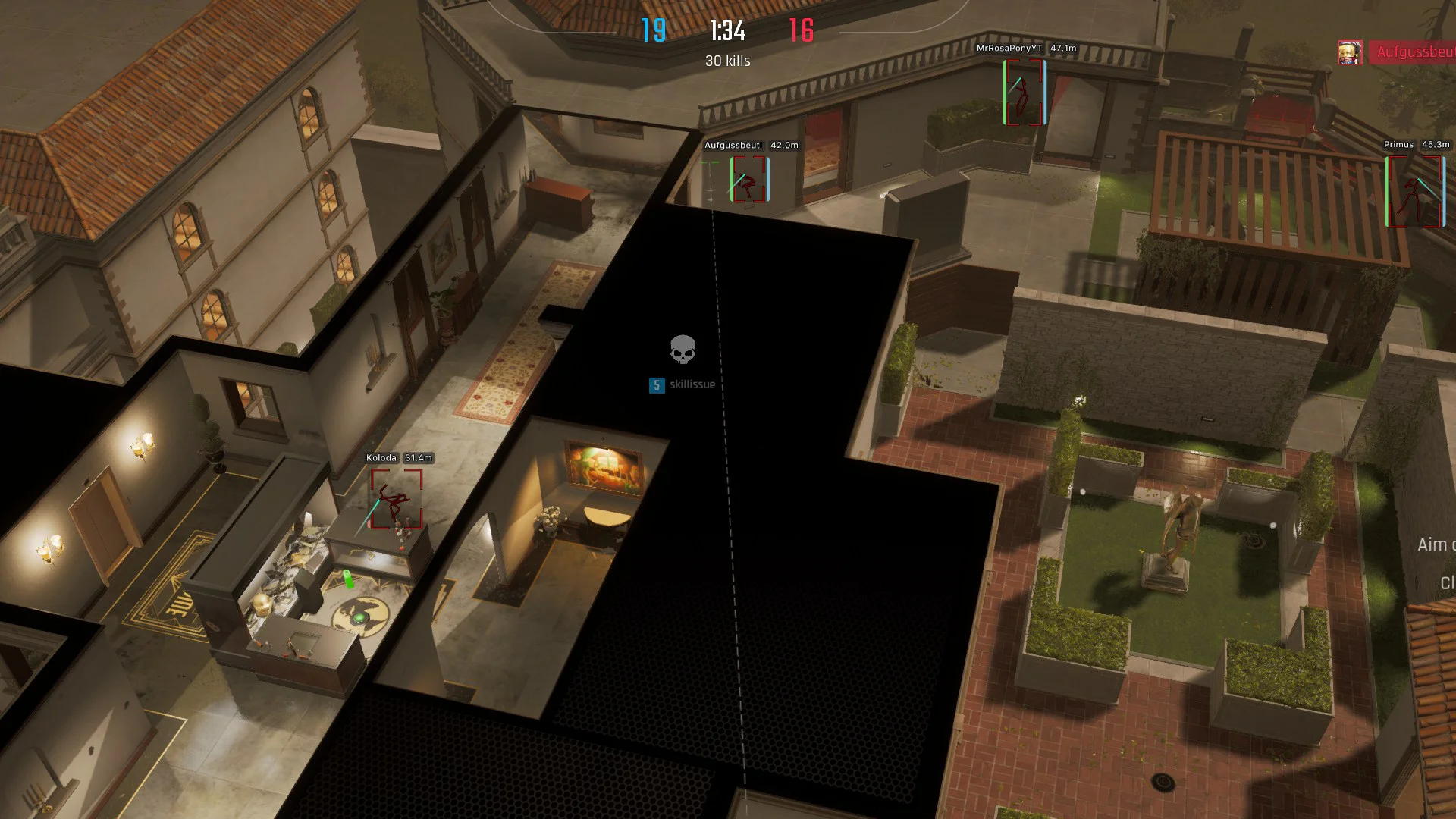Choose the MrRosaPonyYT player marker
This screenshot has height=819, width=1456.
click(1025, 92)
